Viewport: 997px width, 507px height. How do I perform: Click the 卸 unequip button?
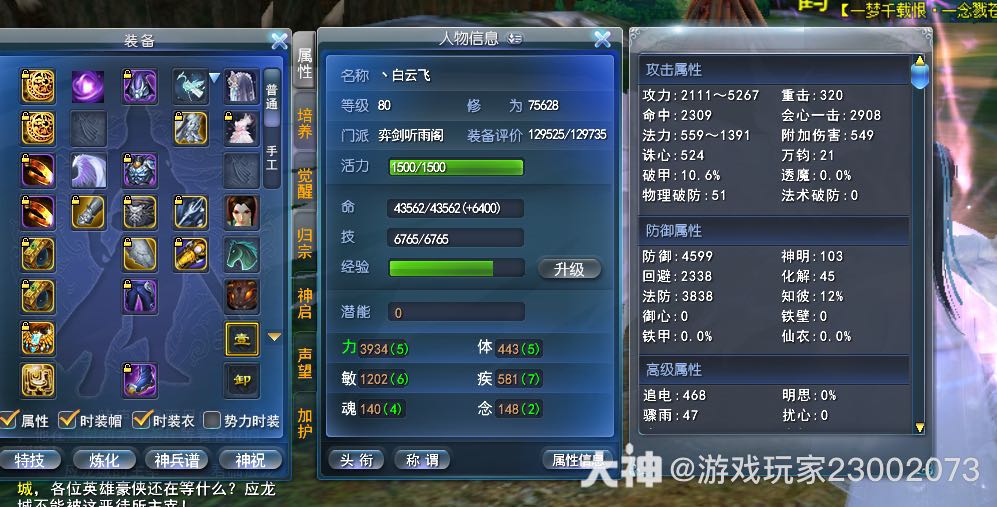tap(241, 379)
